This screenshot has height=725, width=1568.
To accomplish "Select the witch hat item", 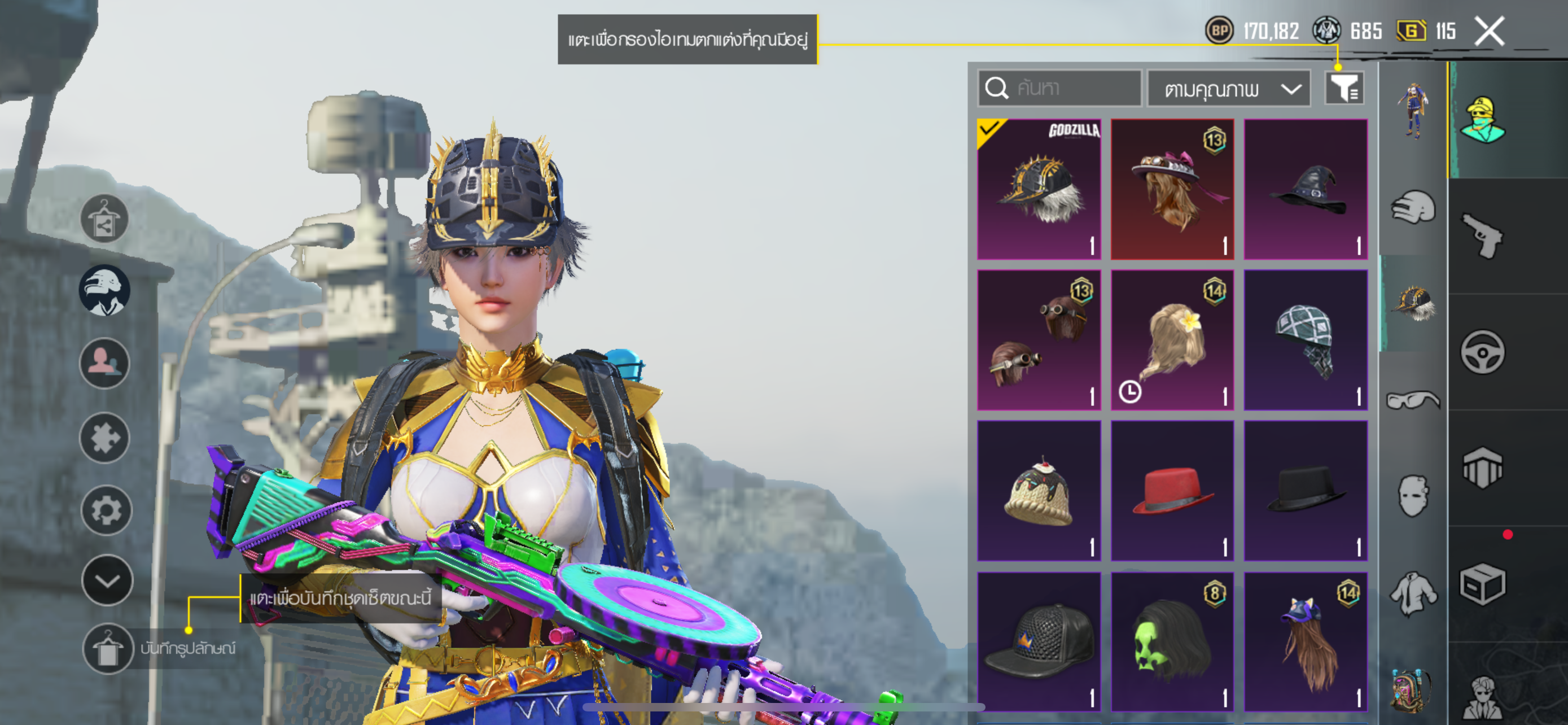I will (x=1305, y=189).
